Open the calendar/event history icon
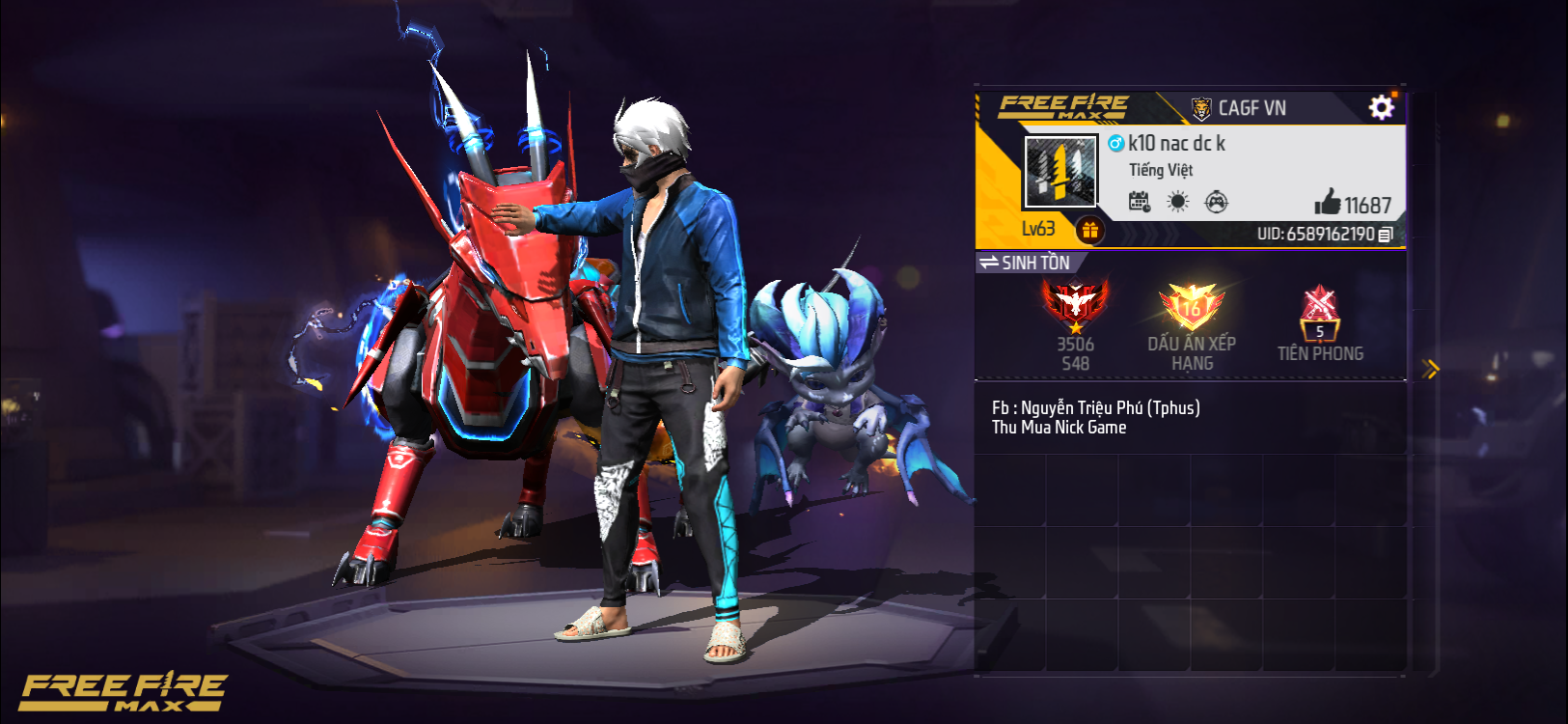 pos(1142,203)
